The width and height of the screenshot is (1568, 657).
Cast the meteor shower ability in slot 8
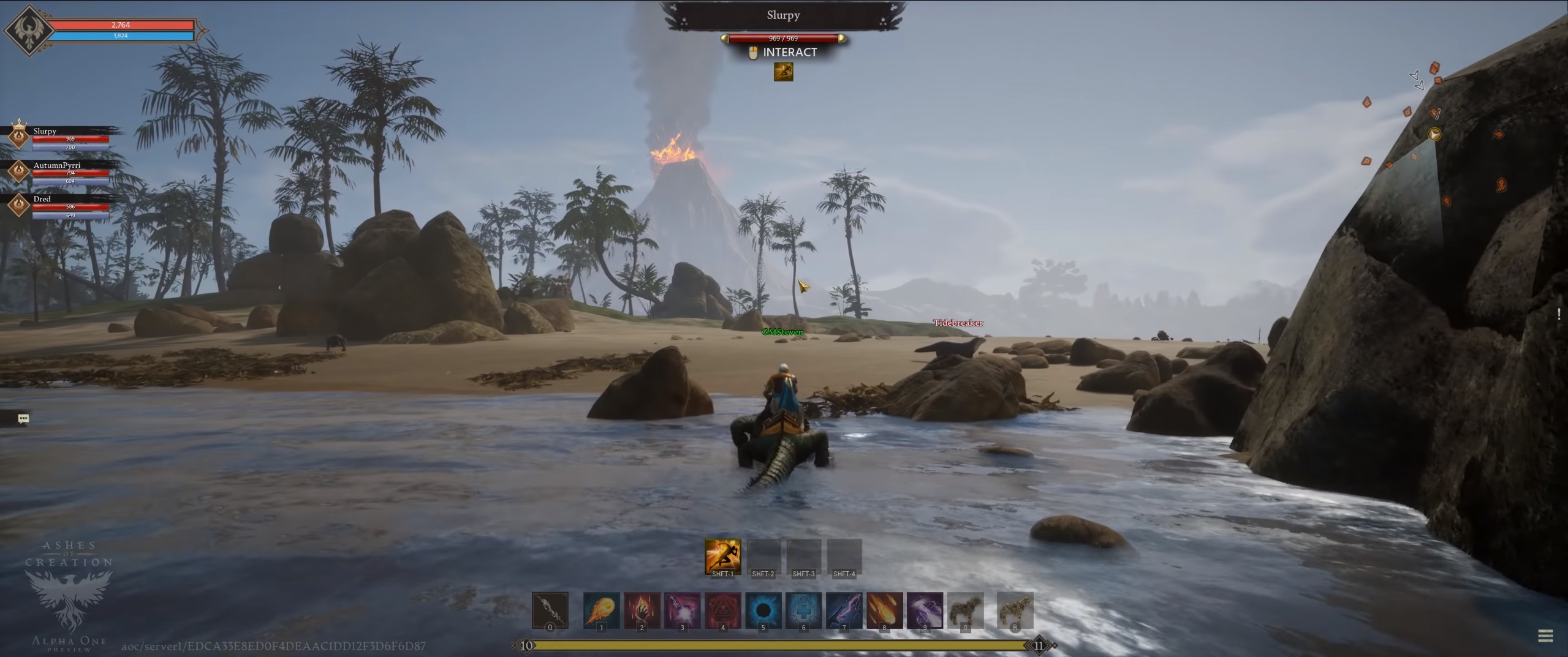(x=884, y=609)
